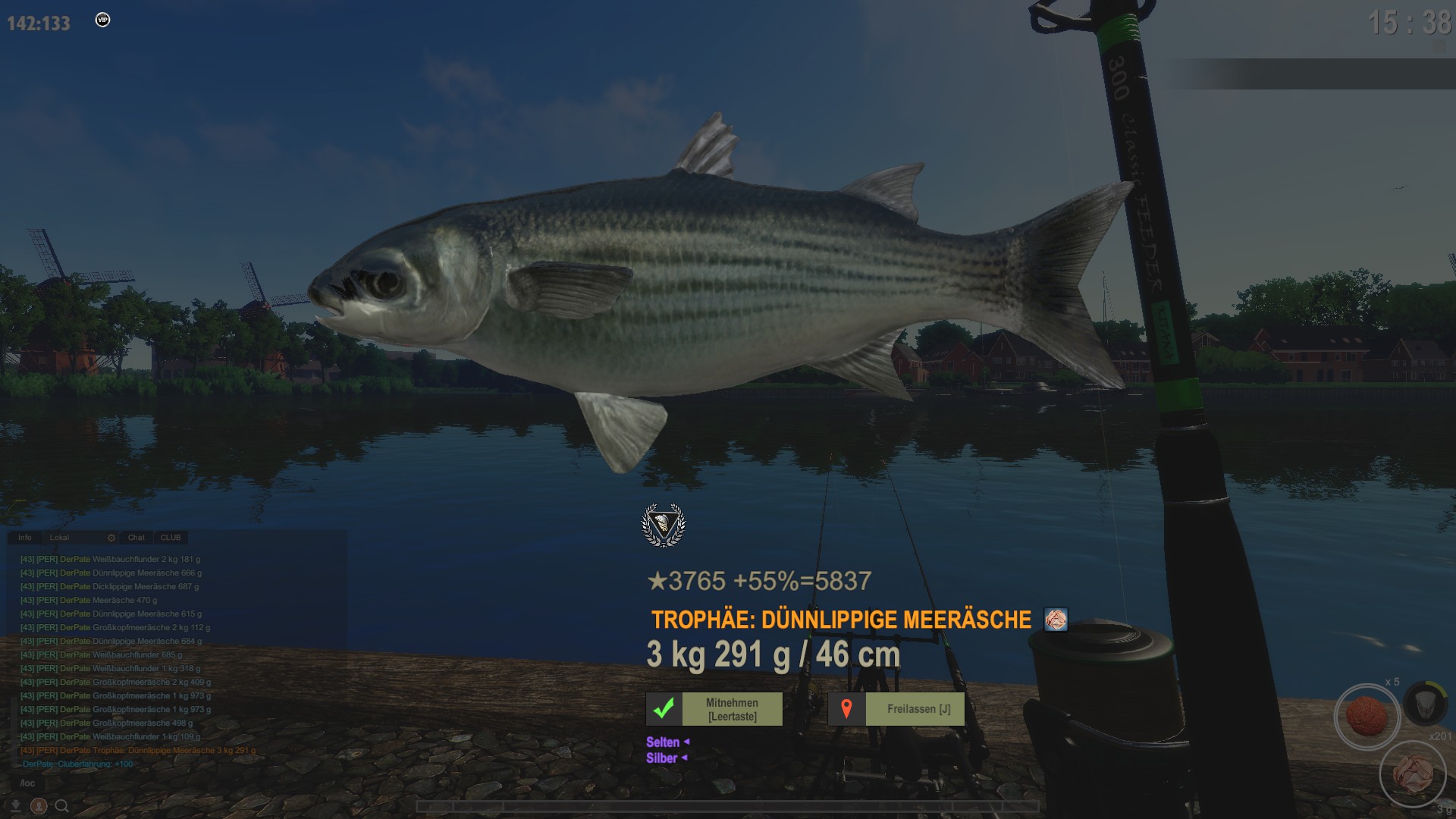The height and width of the screenshot is (819, 1456).
Task: Click the VIP badge icon
Action: 103,20
